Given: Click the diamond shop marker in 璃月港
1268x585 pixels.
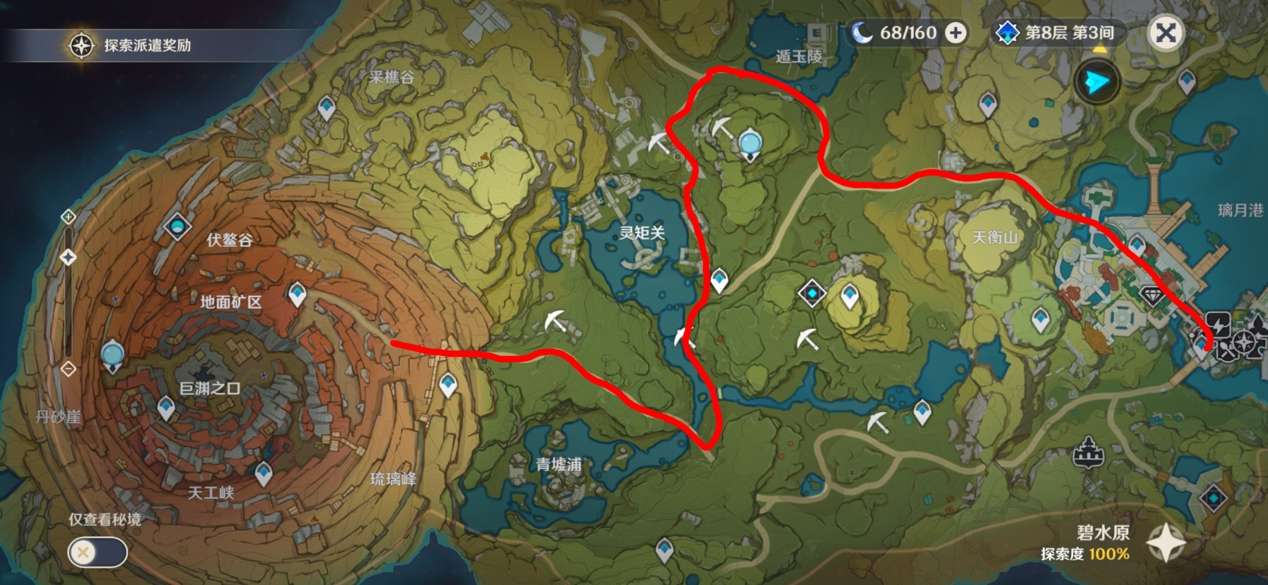Looking at the screenshot, I should (x=1152, y=295).
